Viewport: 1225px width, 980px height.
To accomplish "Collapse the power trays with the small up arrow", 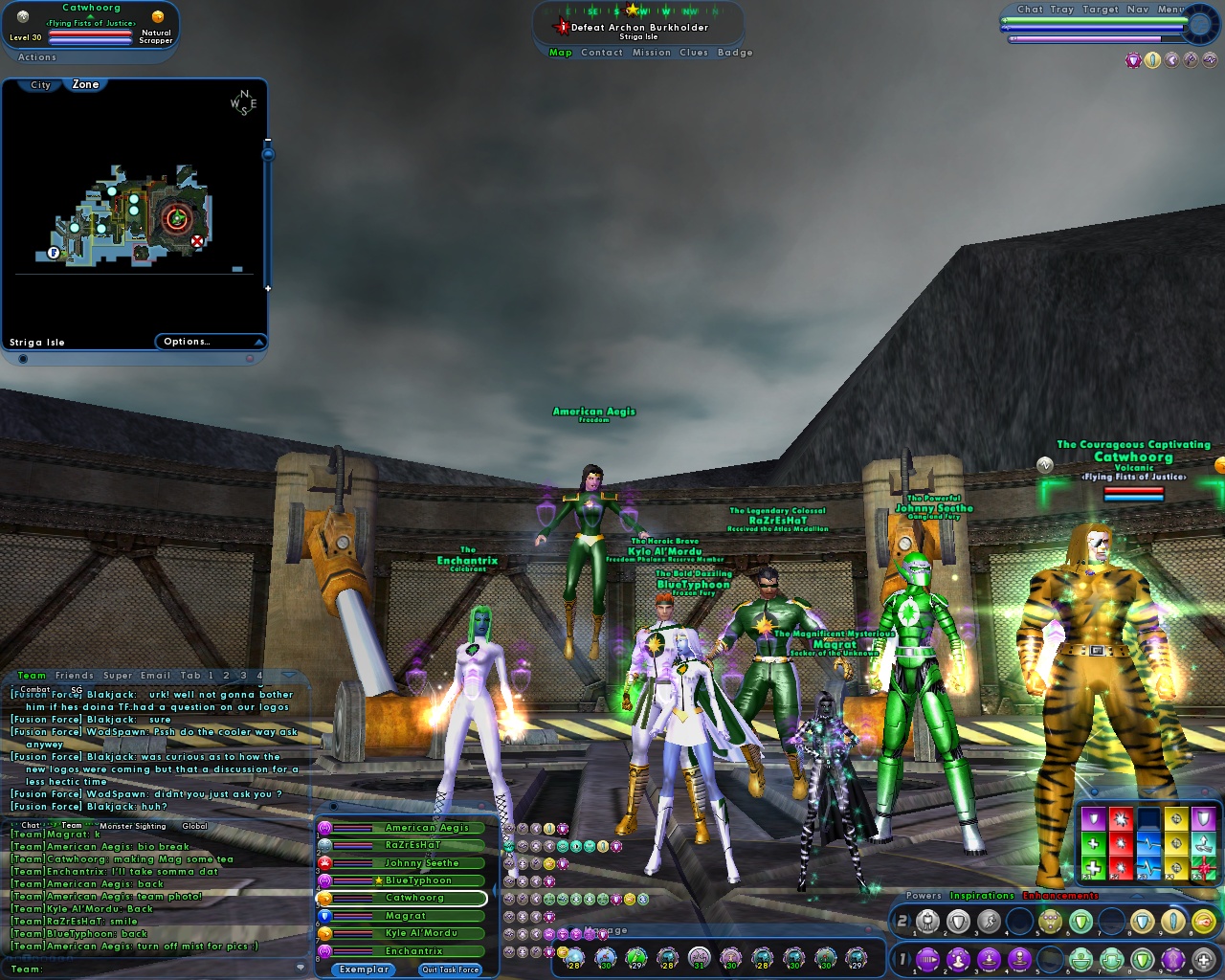I will tap(1135, 896).
